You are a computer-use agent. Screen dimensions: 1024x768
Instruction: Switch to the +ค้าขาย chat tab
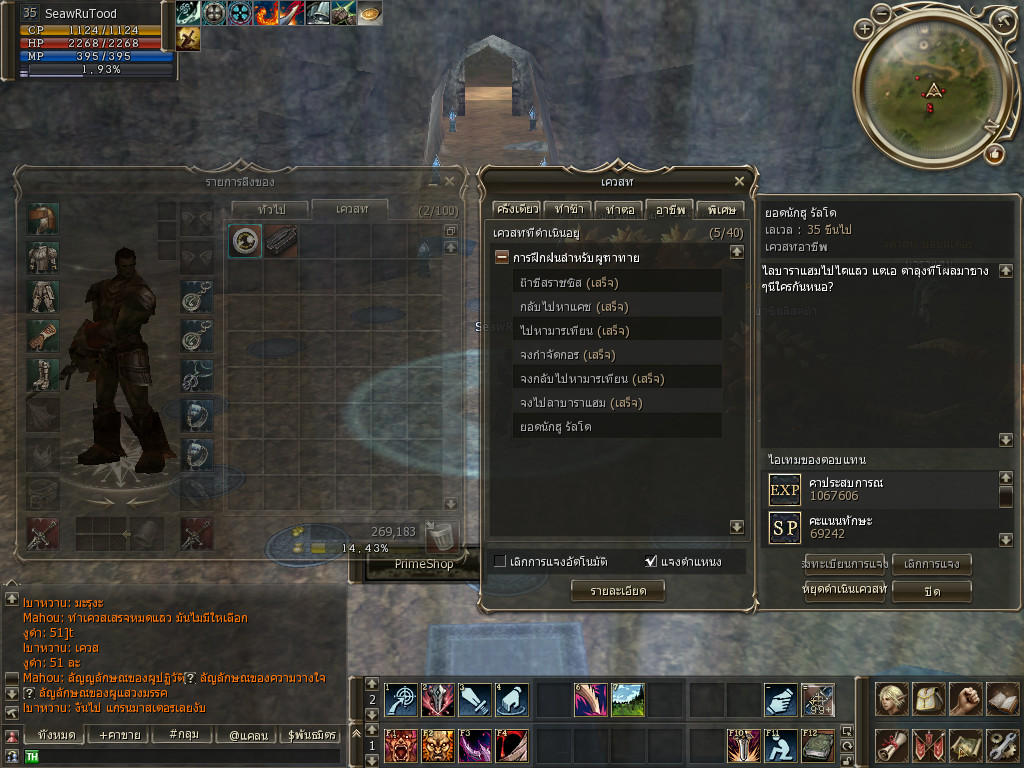coord(116,735)
